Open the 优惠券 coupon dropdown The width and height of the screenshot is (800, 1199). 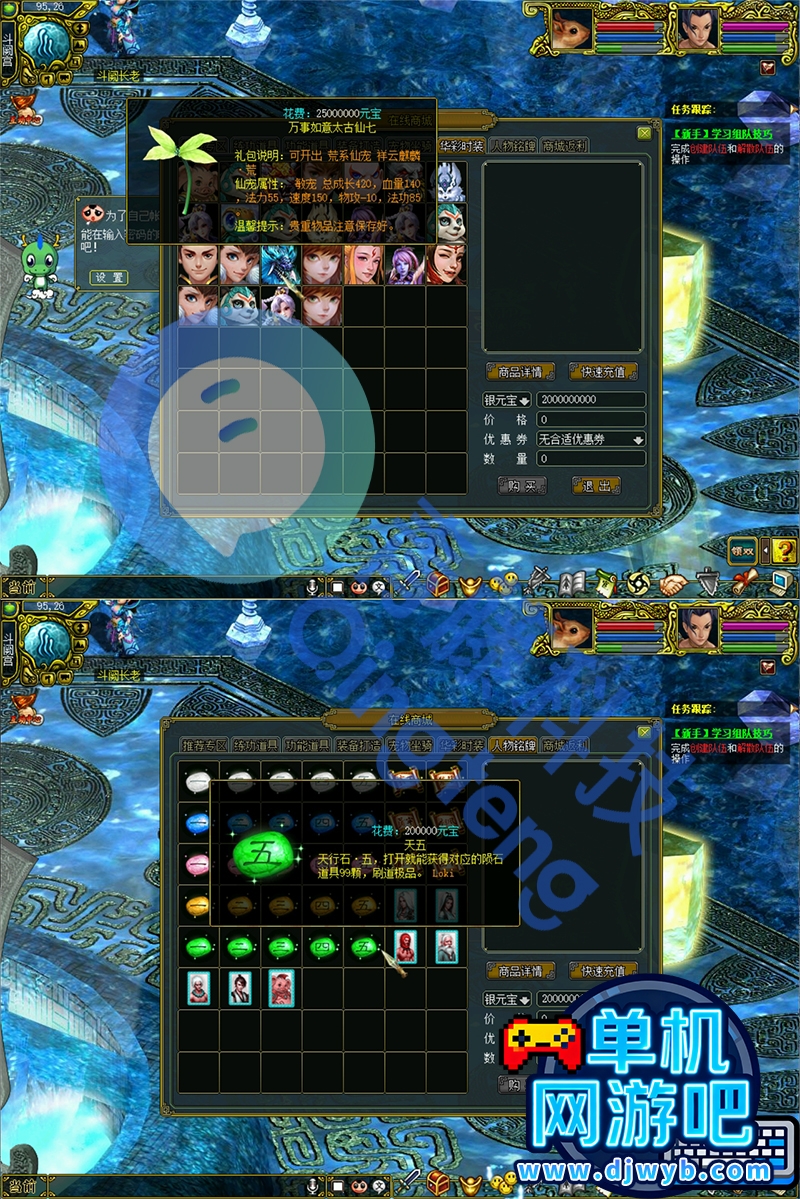click(591, 439)
